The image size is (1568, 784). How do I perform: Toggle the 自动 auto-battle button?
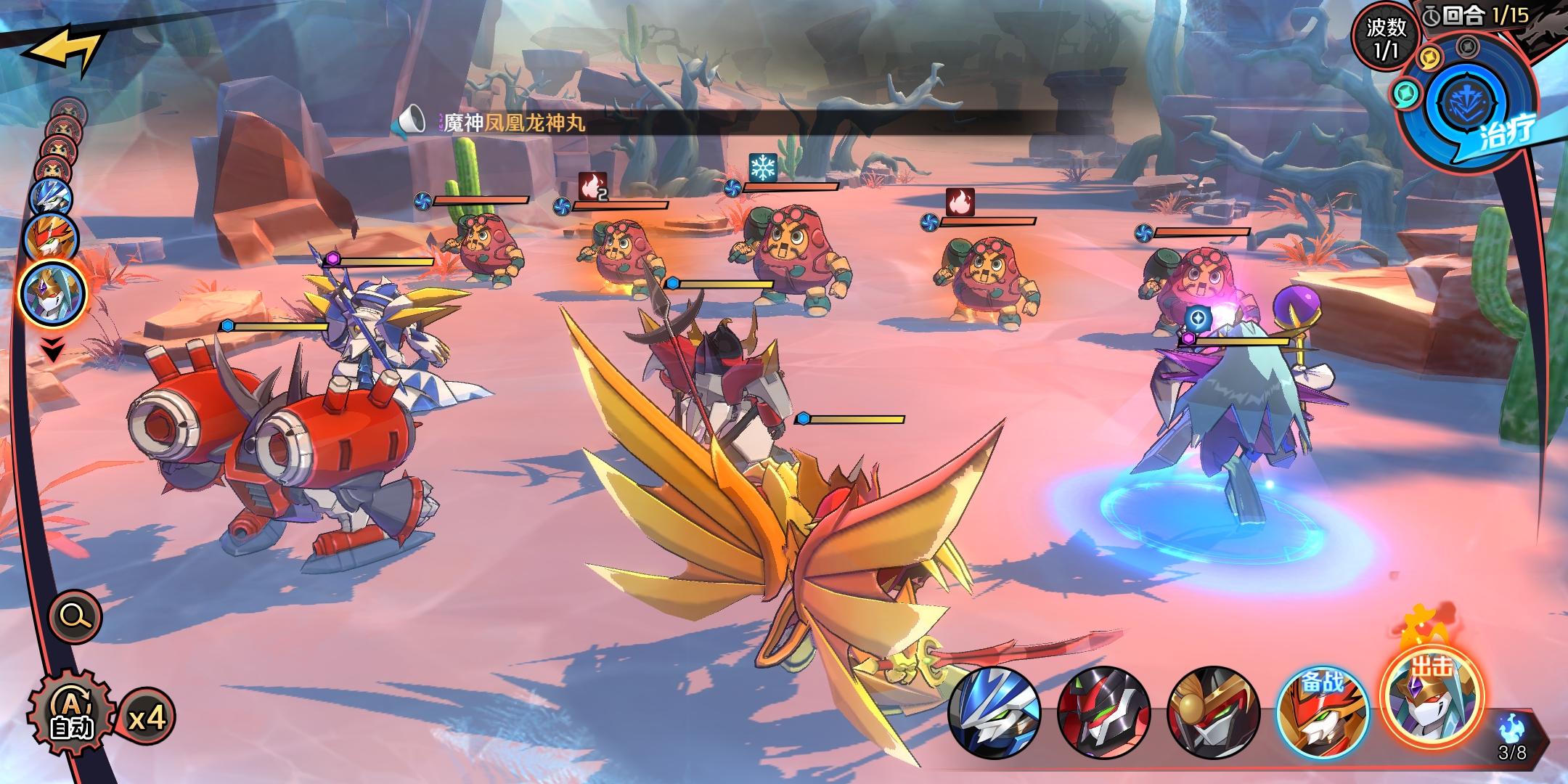pos(71,714)
